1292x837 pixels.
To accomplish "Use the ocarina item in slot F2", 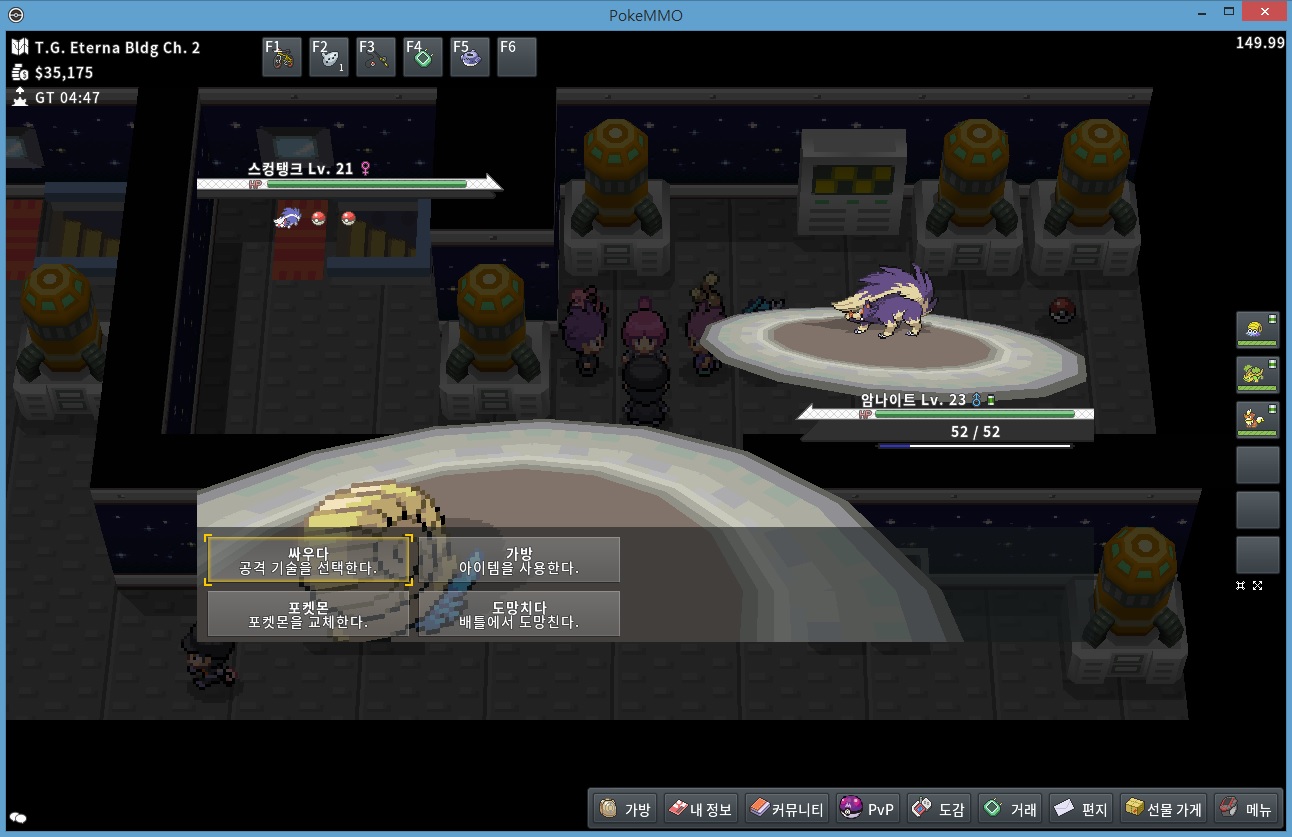I will pyautogui.click(x=329, y=57).
